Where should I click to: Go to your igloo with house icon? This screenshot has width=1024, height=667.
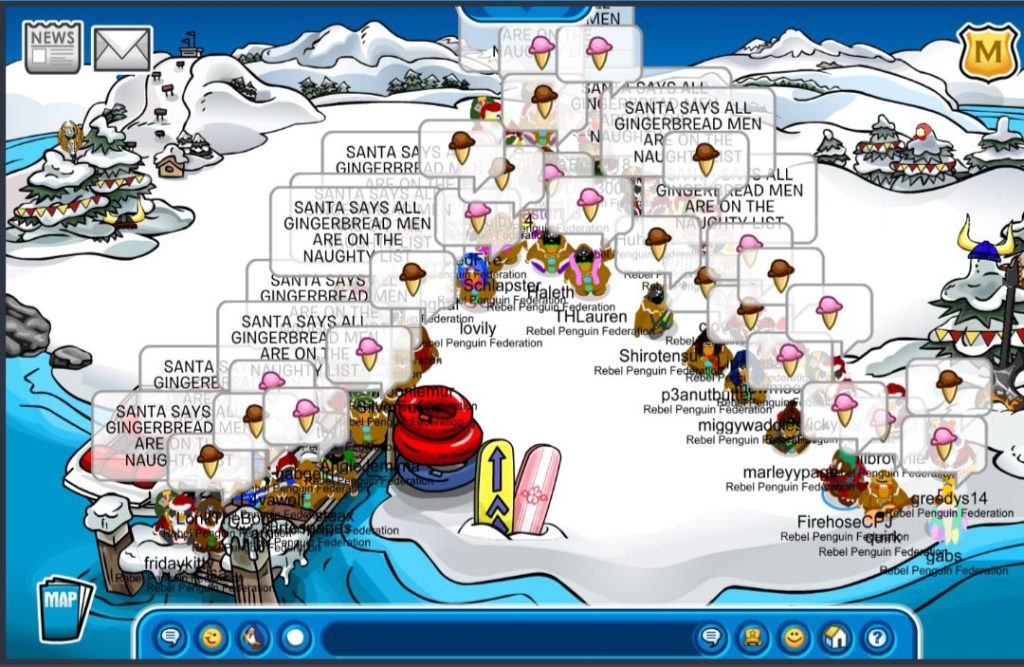point(836,637)
